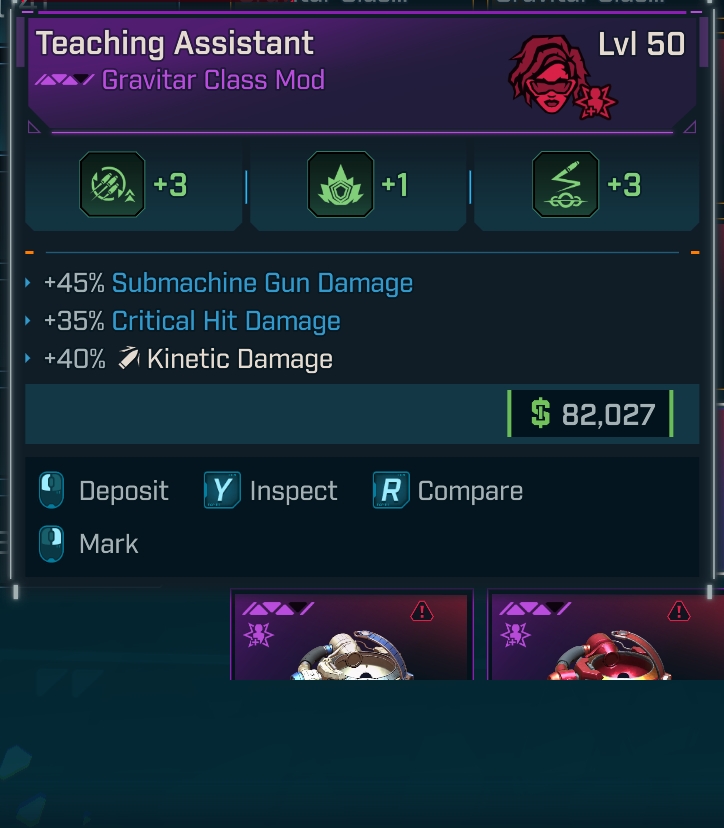Select the white Gravitar class mod slot

351,636
